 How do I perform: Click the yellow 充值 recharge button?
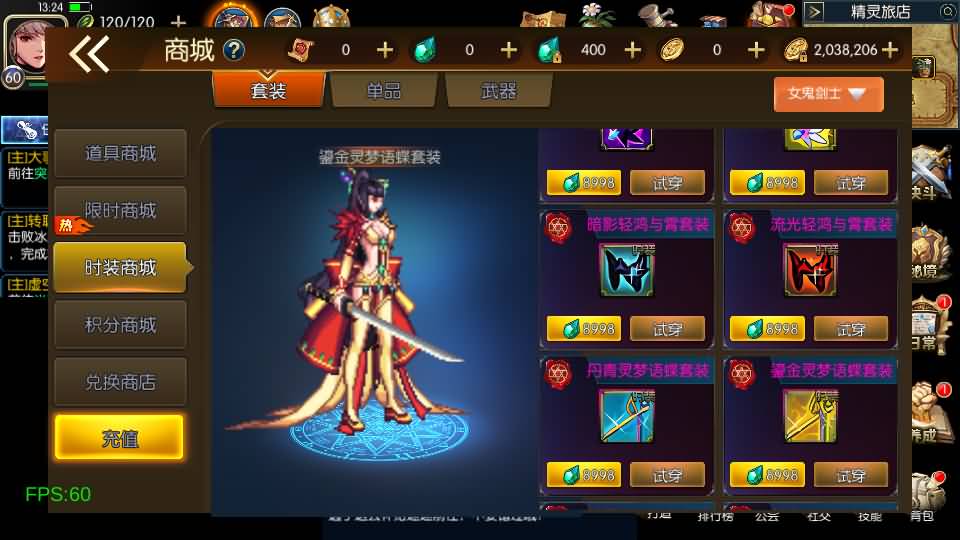119,438
